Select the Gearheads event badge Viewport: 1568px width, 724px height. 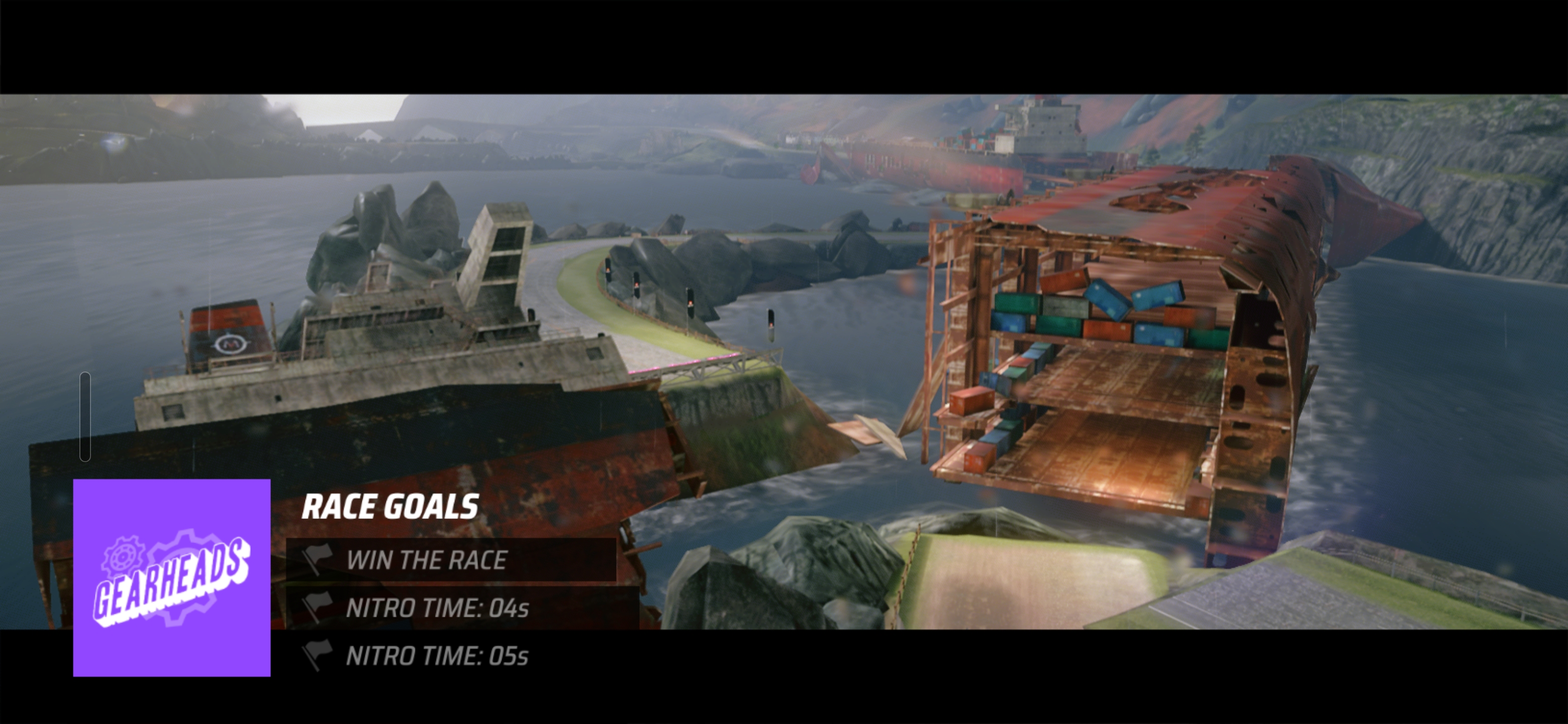tap(172, 577)
